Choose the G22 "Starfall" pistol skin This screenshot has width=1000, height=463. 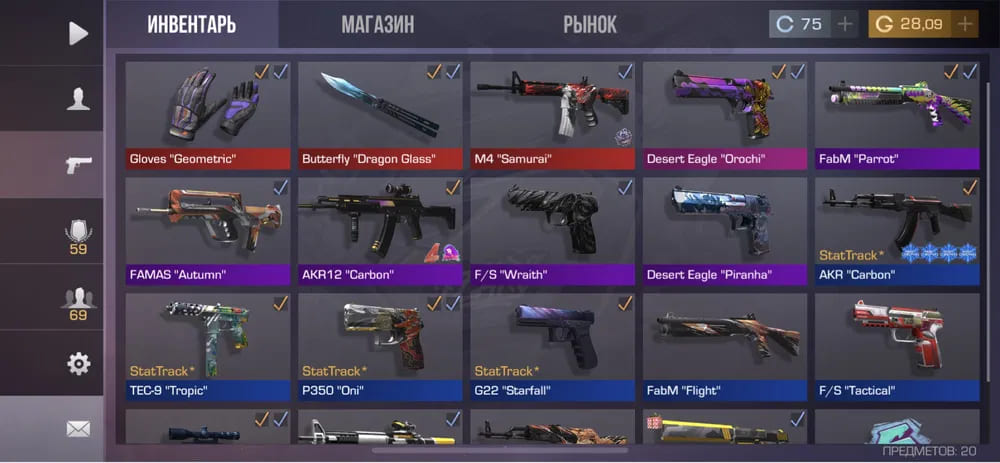[552, 346]
